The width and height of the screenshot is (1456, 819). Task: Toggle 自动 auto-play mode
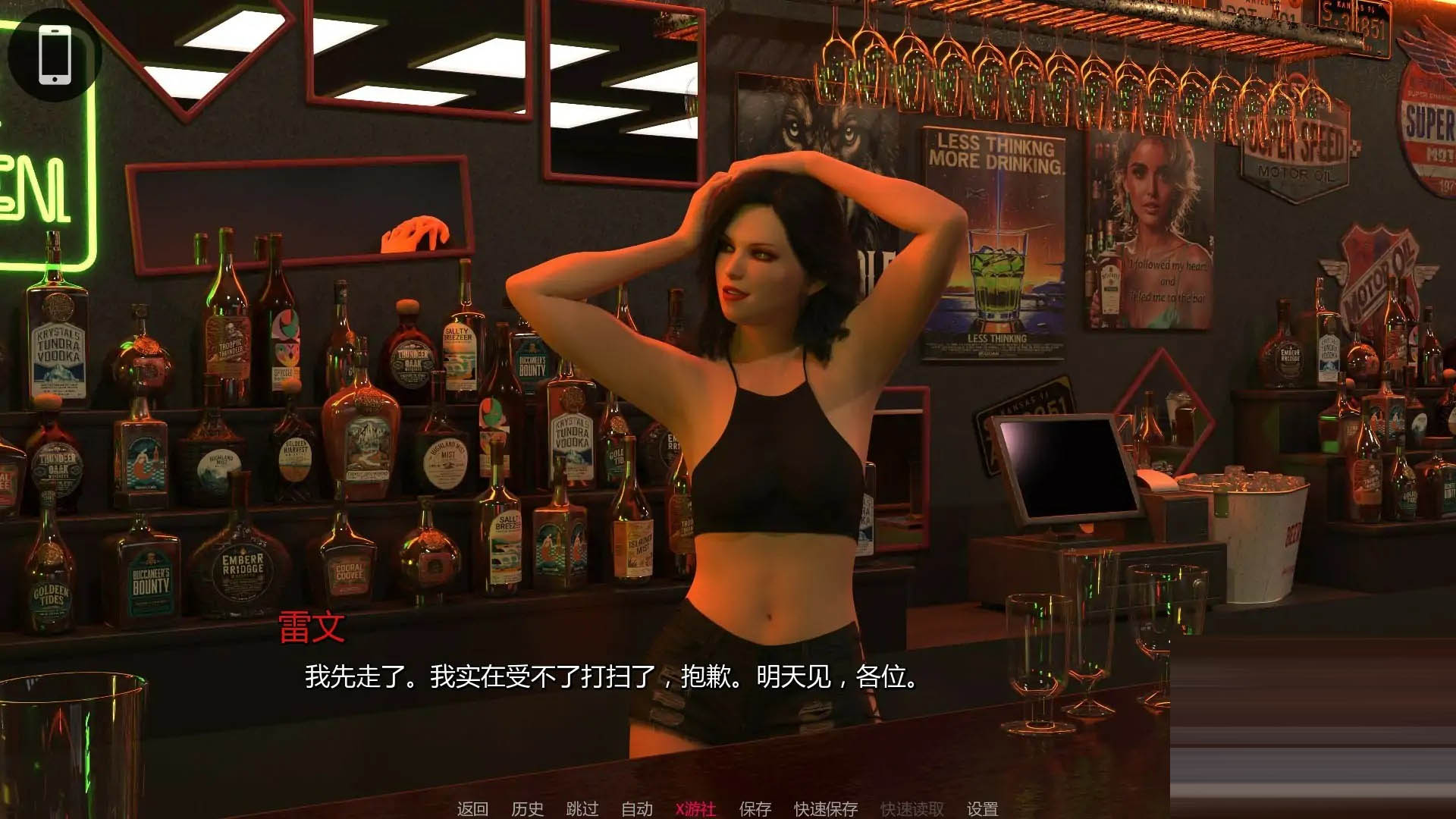[x=636, y=809]
